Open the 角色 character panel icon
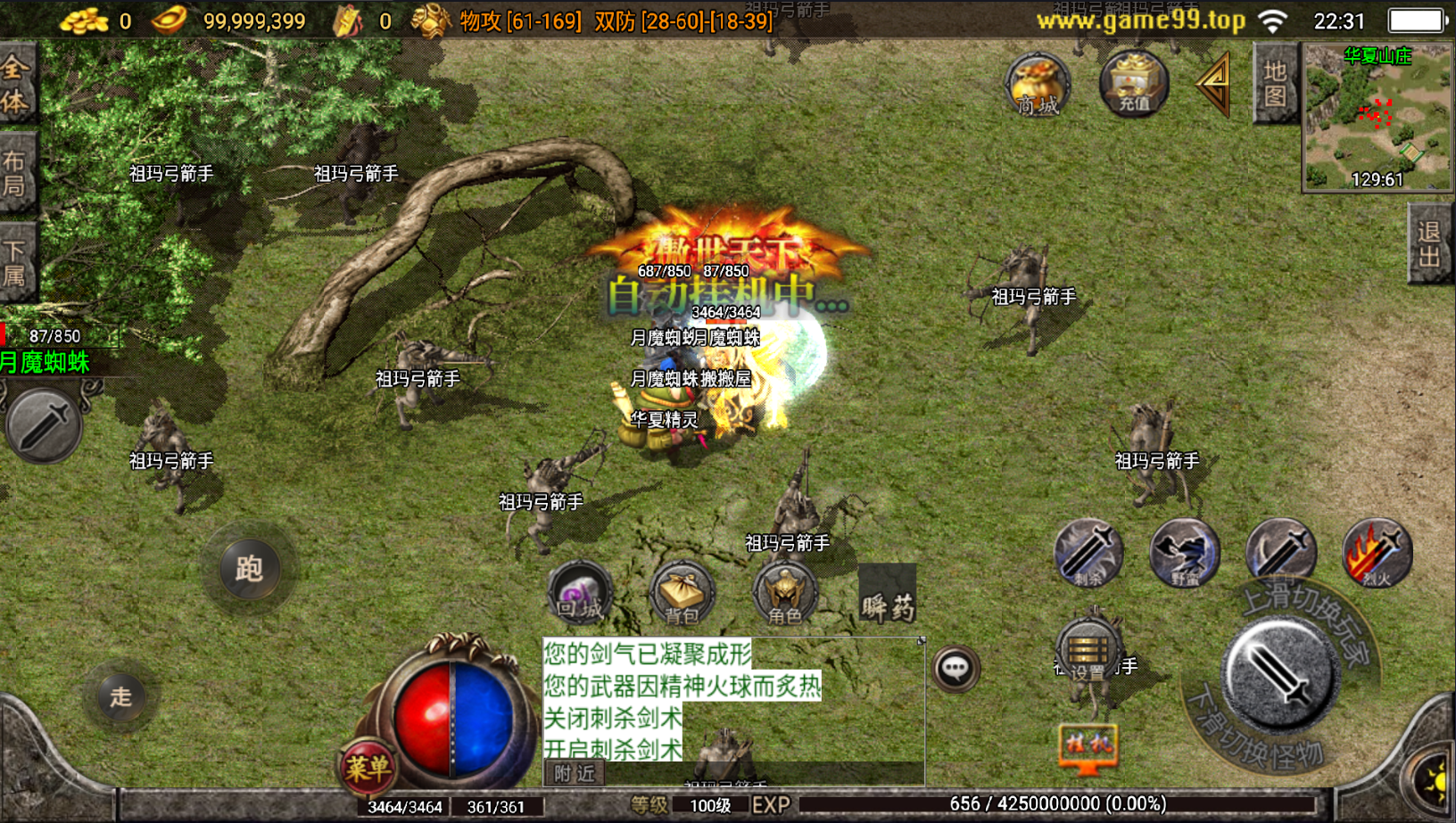Viewport: 1456px width, 823px height. coord(787,593)
